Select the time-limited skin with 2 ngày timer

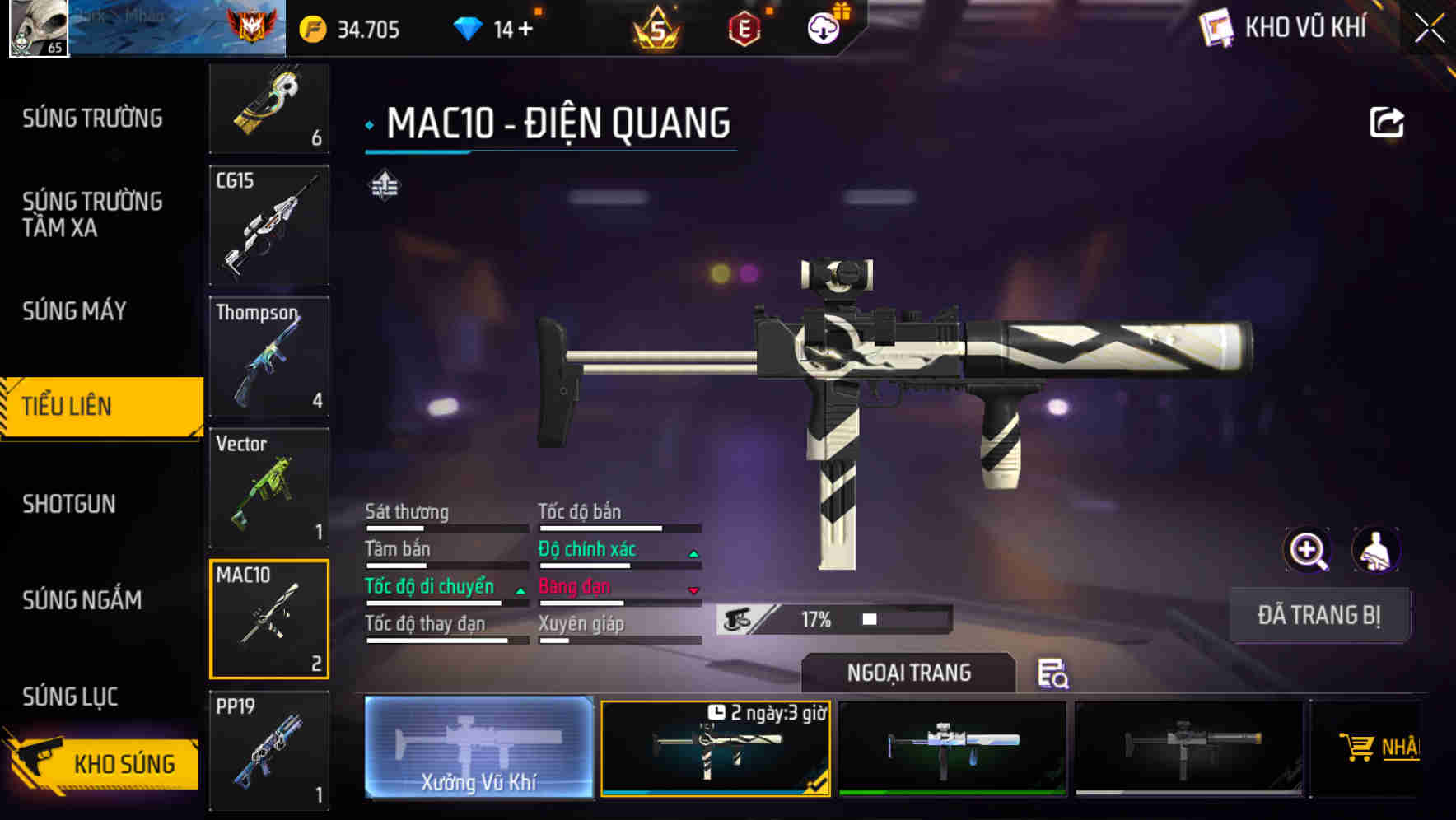point(715,748)
